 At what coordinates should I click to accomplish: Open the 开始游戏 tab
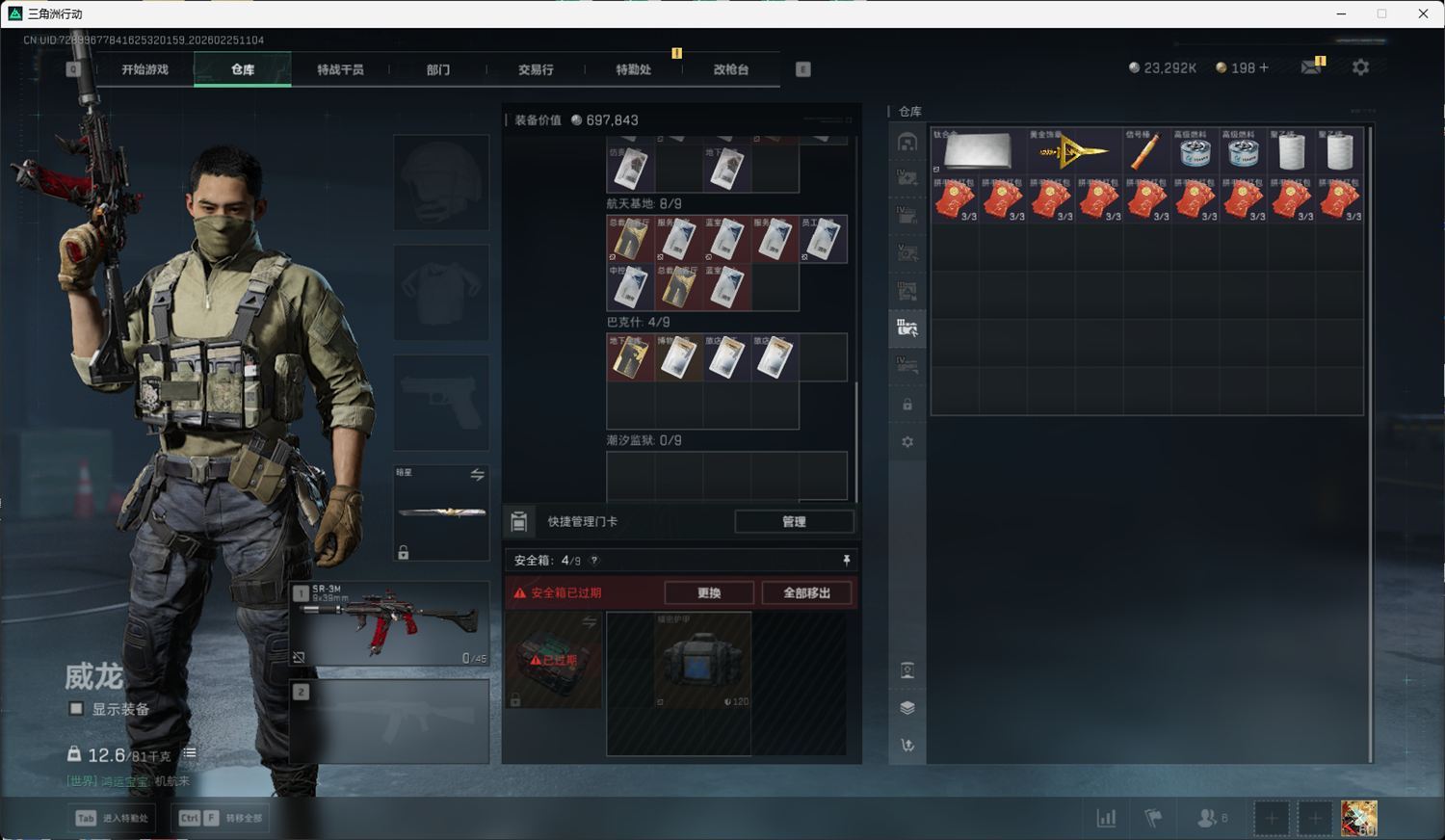coord(144,69)
